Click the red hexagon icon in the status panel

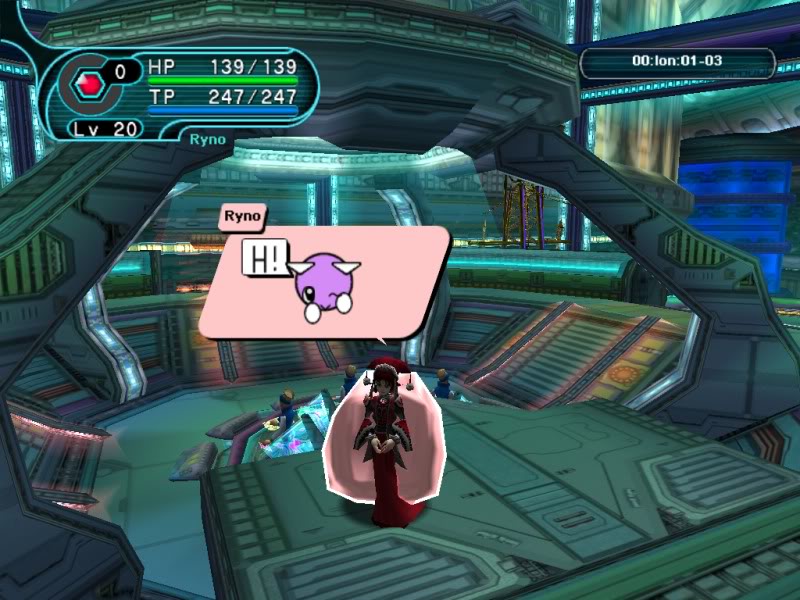coord(84,85)
